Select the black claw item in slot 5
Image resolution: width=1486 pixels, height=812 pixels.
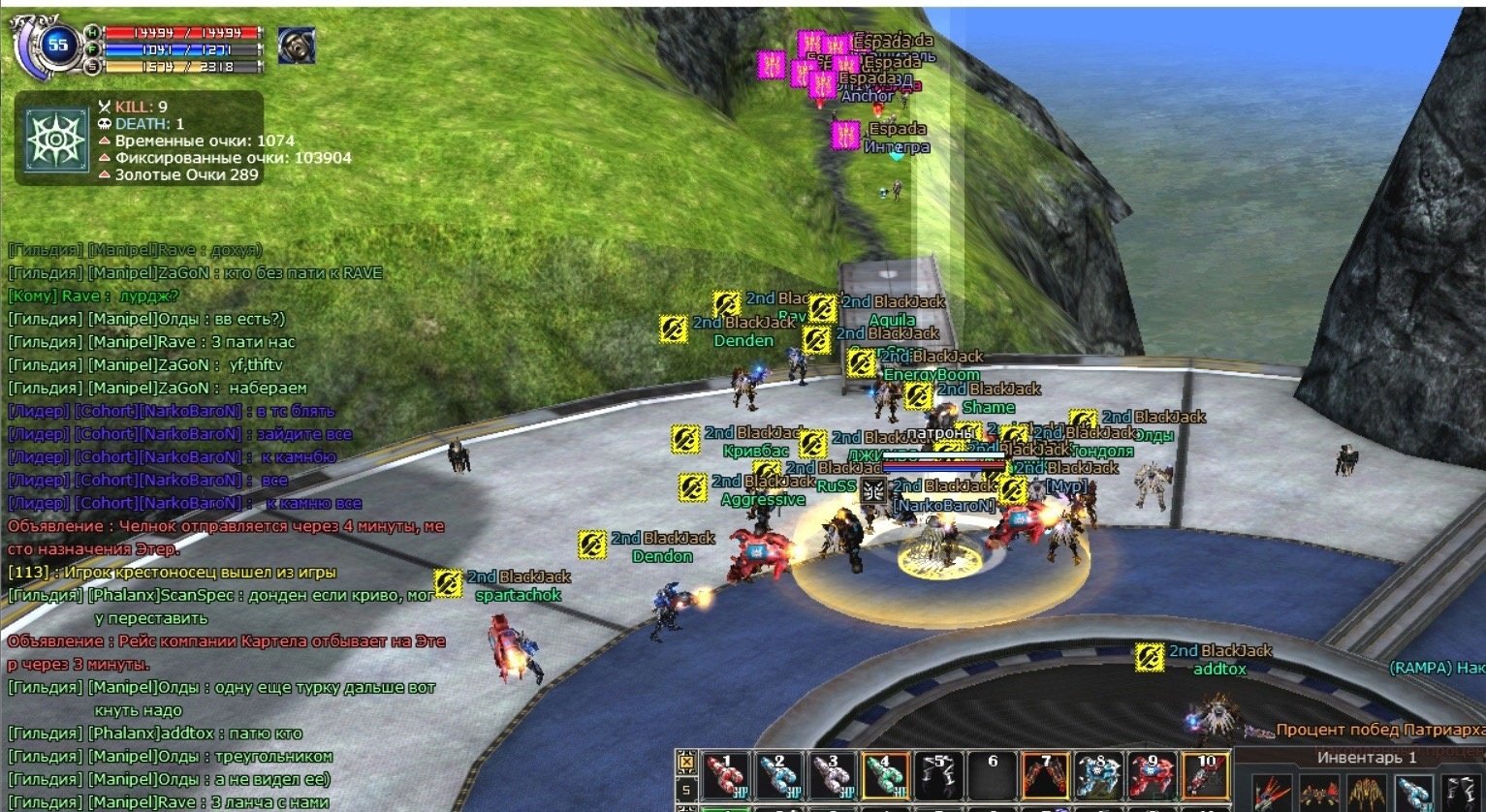pyautogui.click(x=937, y=777)
